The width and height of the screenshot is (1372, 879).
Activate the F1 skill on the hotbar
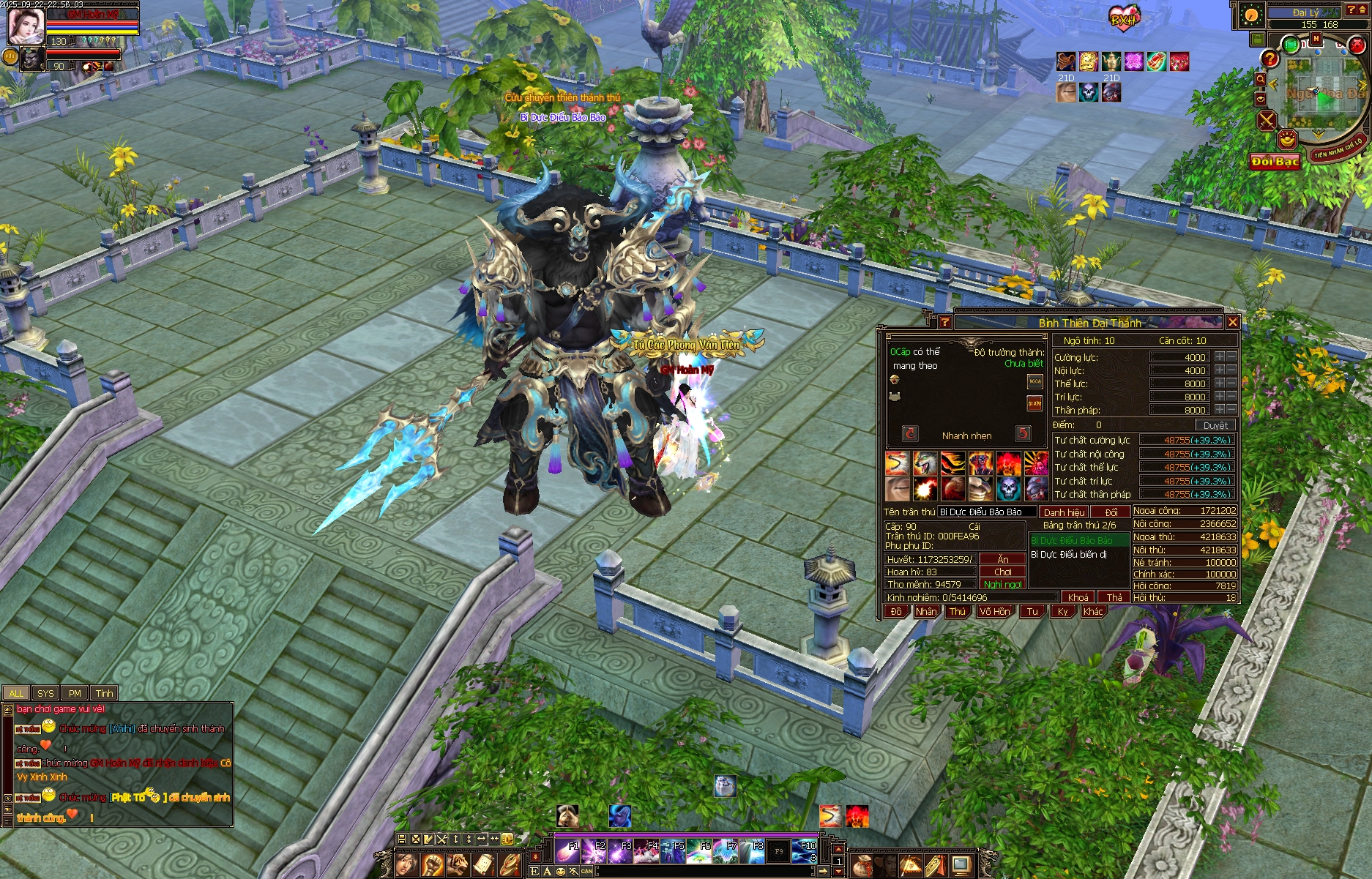coord(567,852)
